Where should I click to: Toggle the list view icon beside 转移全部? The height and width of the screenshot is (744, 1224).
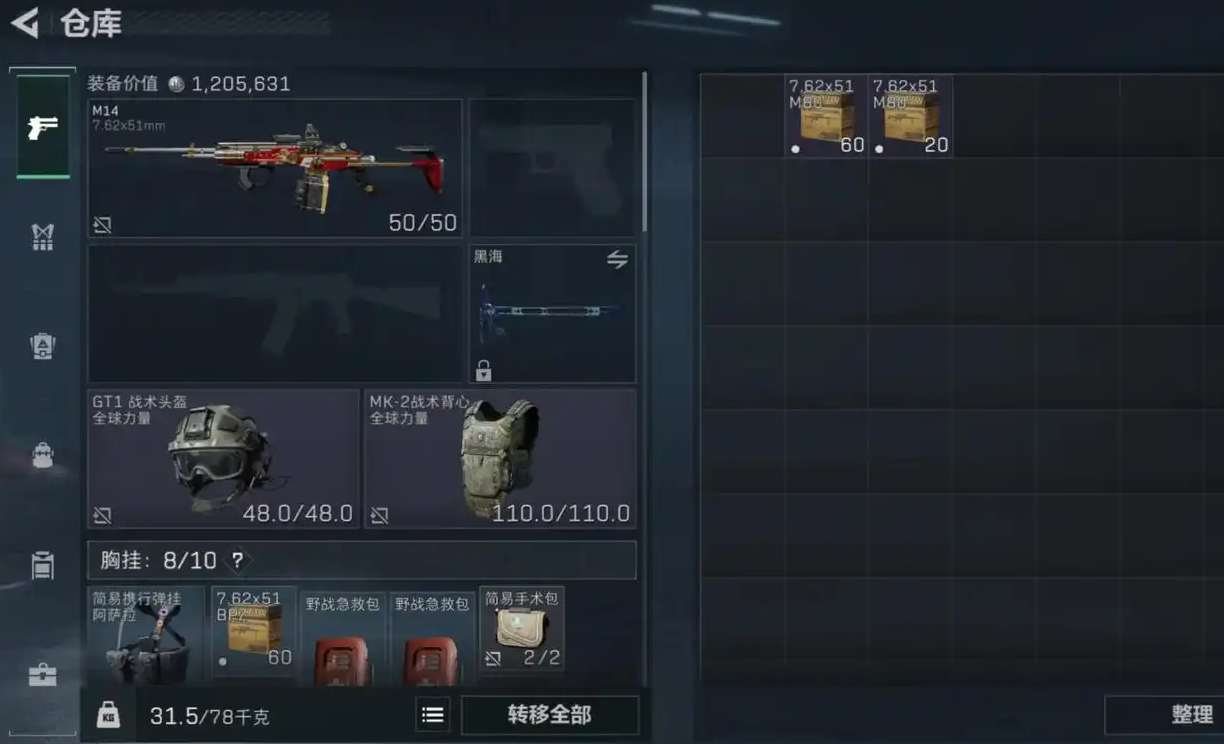[x=432, y=715]
